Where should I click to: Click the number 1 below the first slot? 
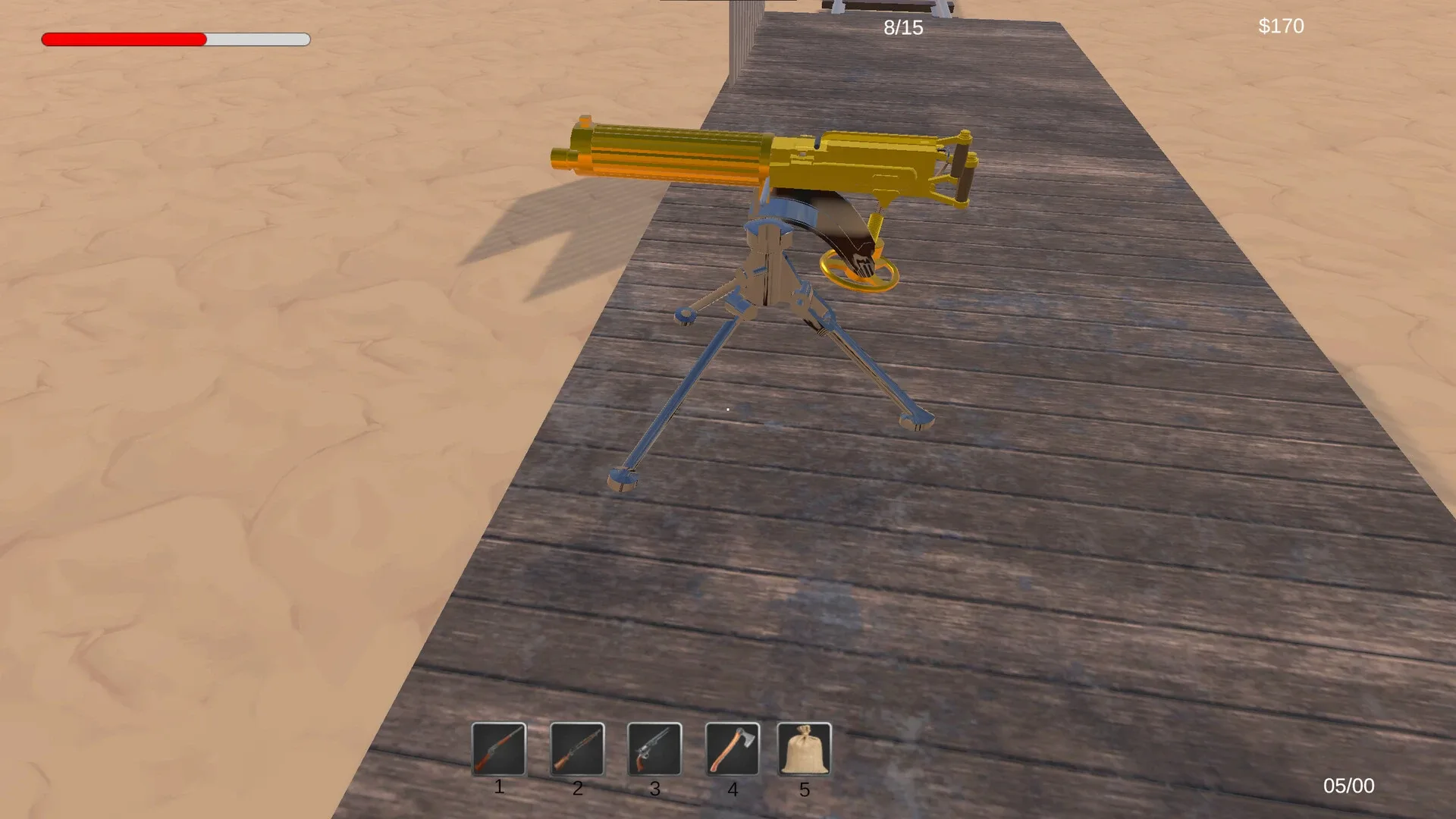coord(500,788)
